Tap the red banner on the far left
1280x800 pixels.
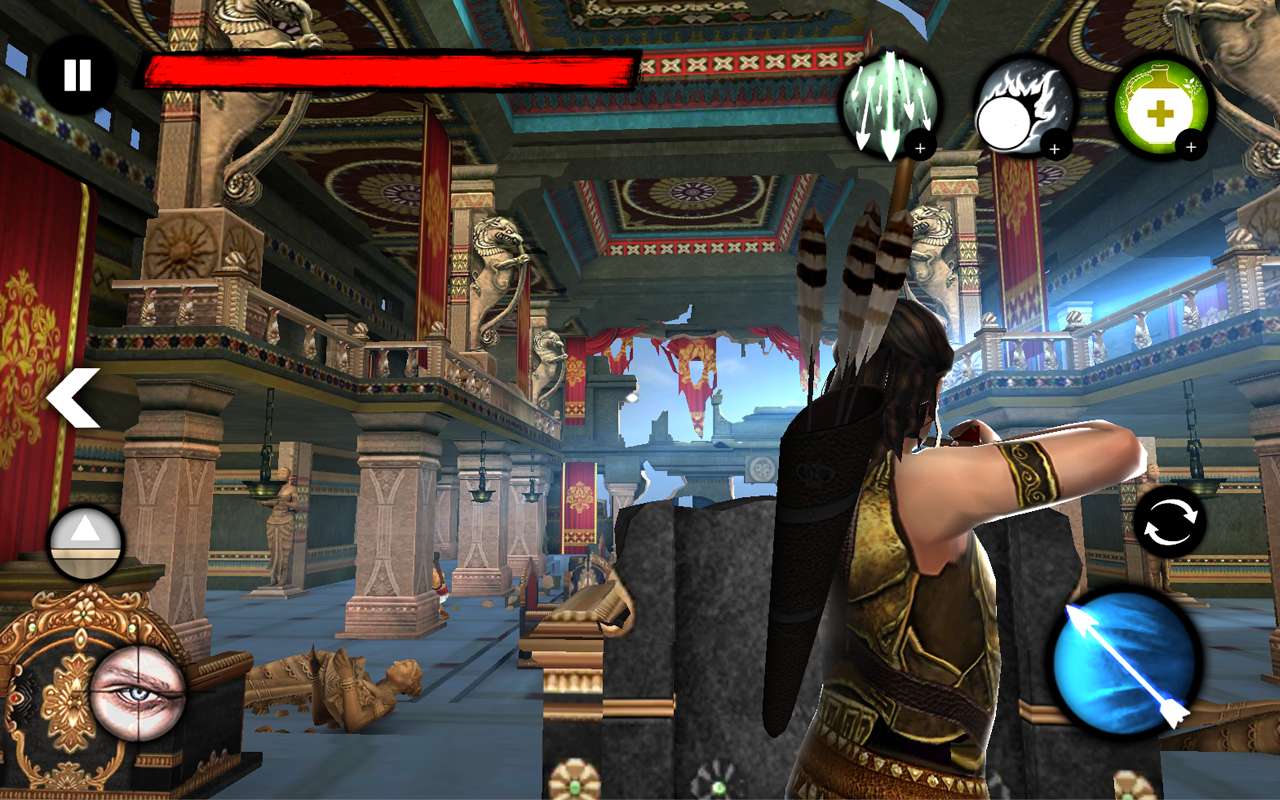tap(30, 330)
